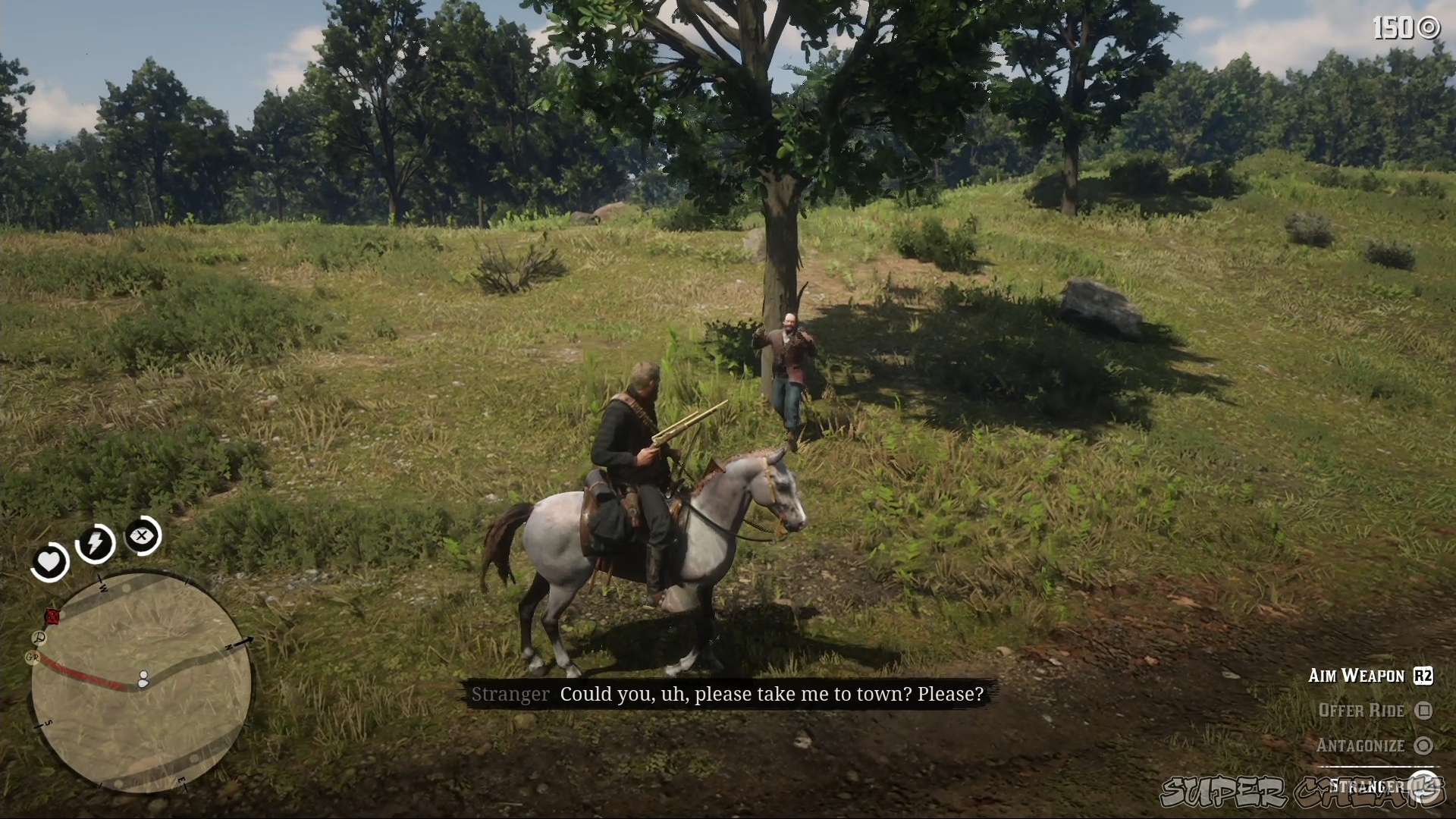The height and width of the screenshot is (819, 1456).
Task: Click the Stranger dialogue subtitle bar
Action: point(728,693)
